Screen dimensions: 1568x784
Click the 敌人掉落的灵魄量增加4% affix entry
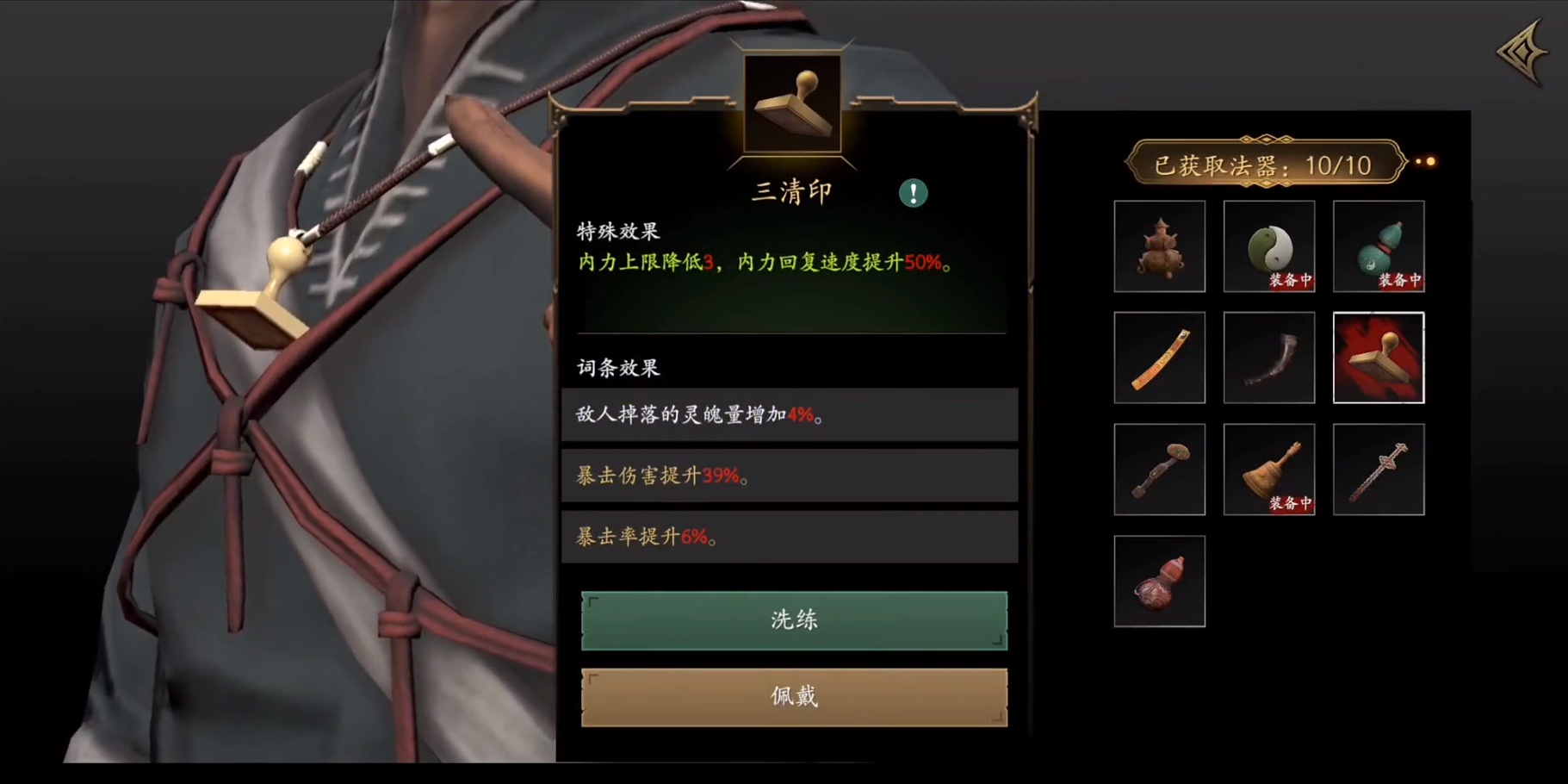click(x=790, y=414)
